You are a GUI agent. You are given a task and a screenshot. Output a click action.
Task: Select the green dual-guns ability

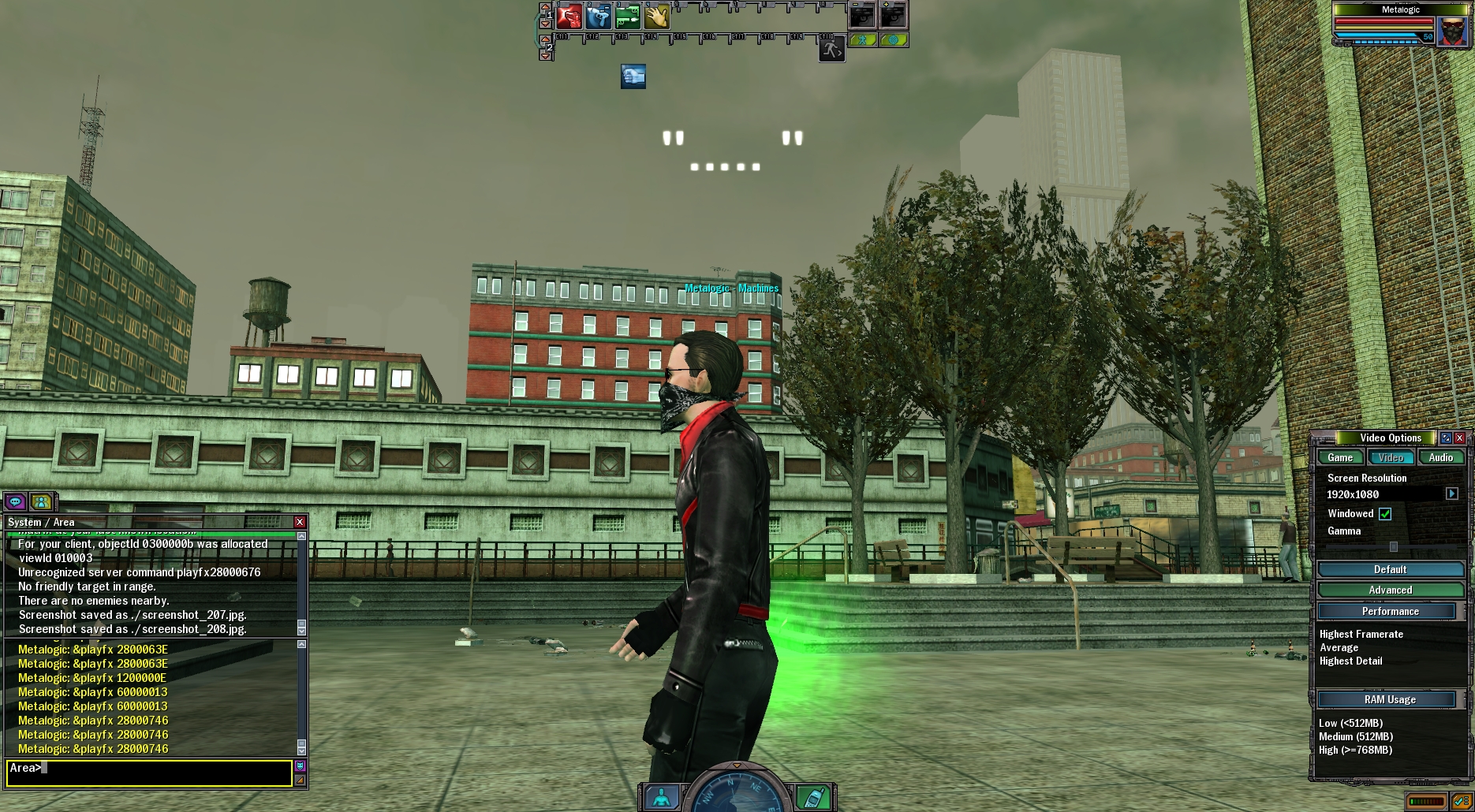tap(627, 16)
